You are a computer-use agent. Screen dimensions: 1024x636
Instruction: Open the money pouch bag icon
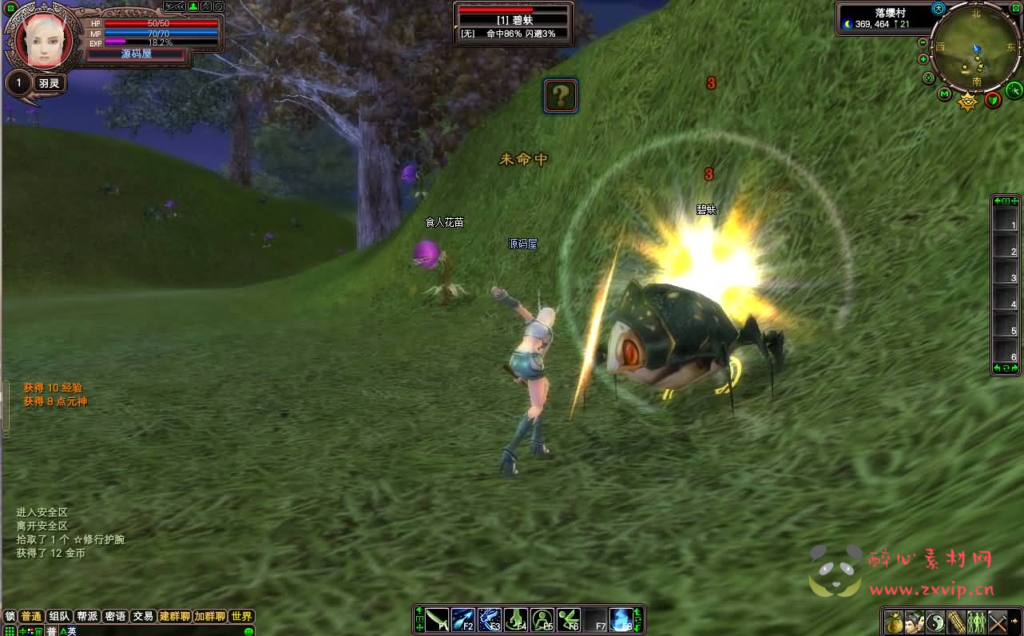[894, 621]
